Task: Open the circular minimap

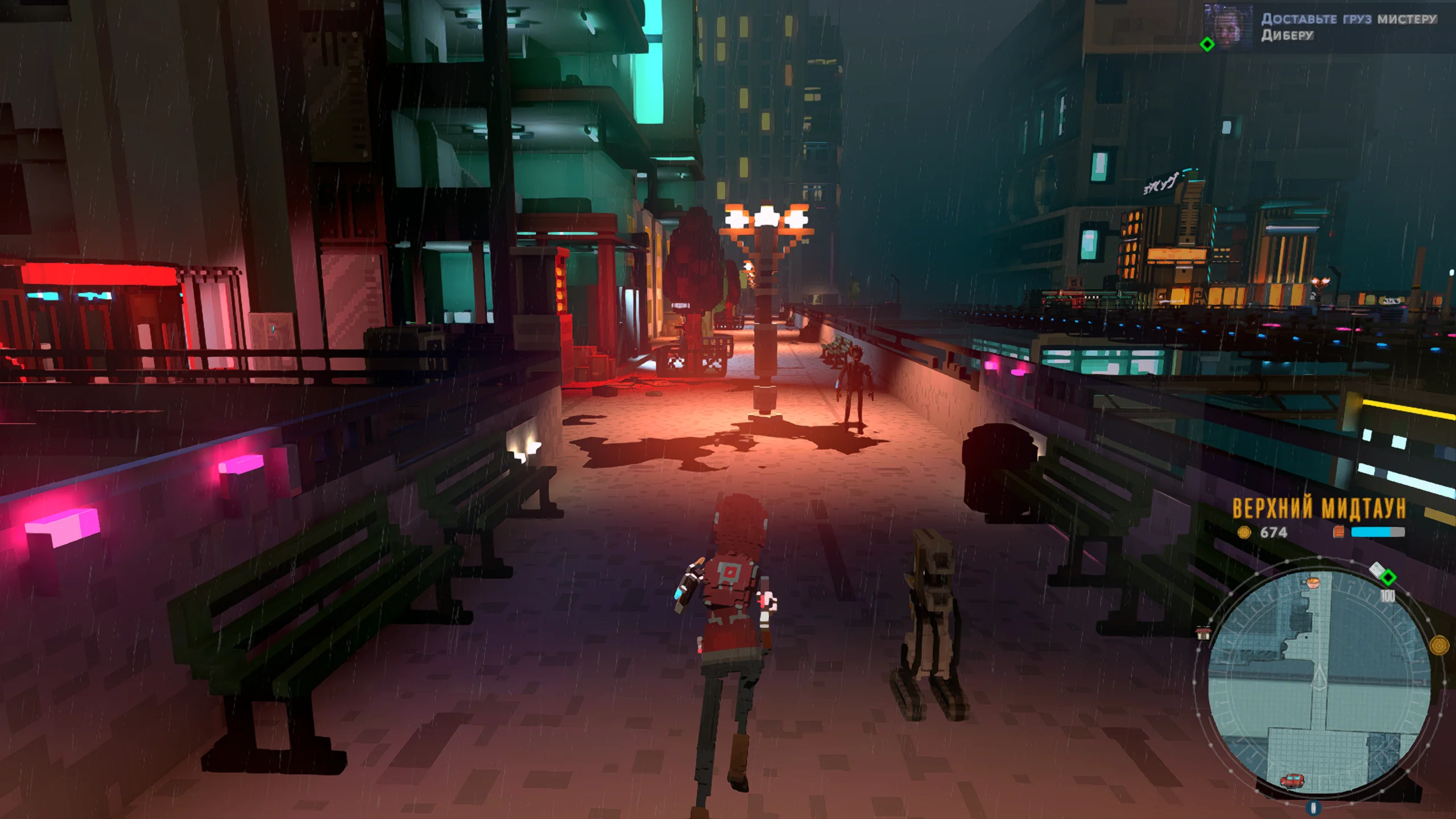Action: 1318,680
